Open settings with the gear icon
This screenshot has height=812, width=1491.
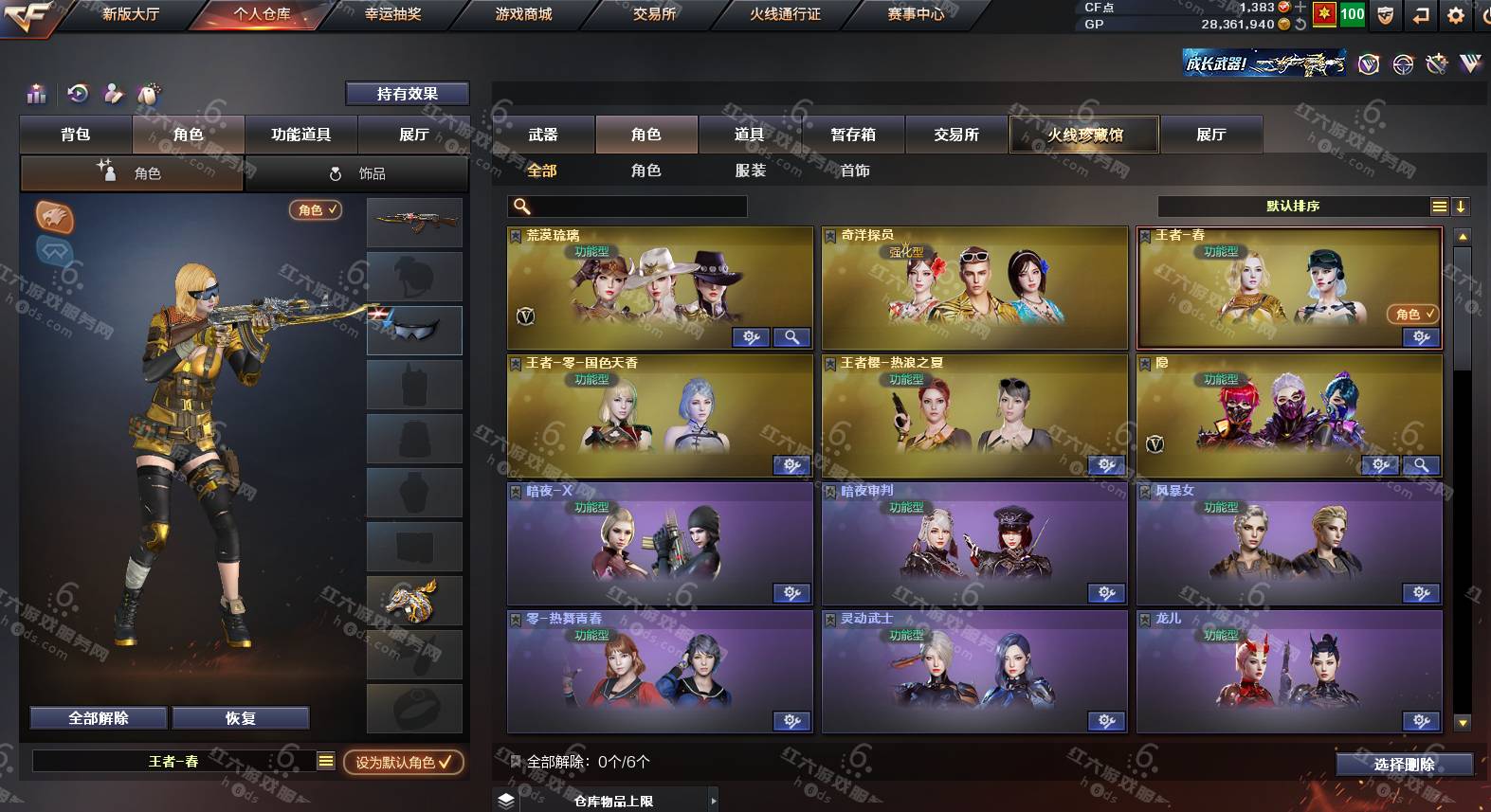(1456, 14)
